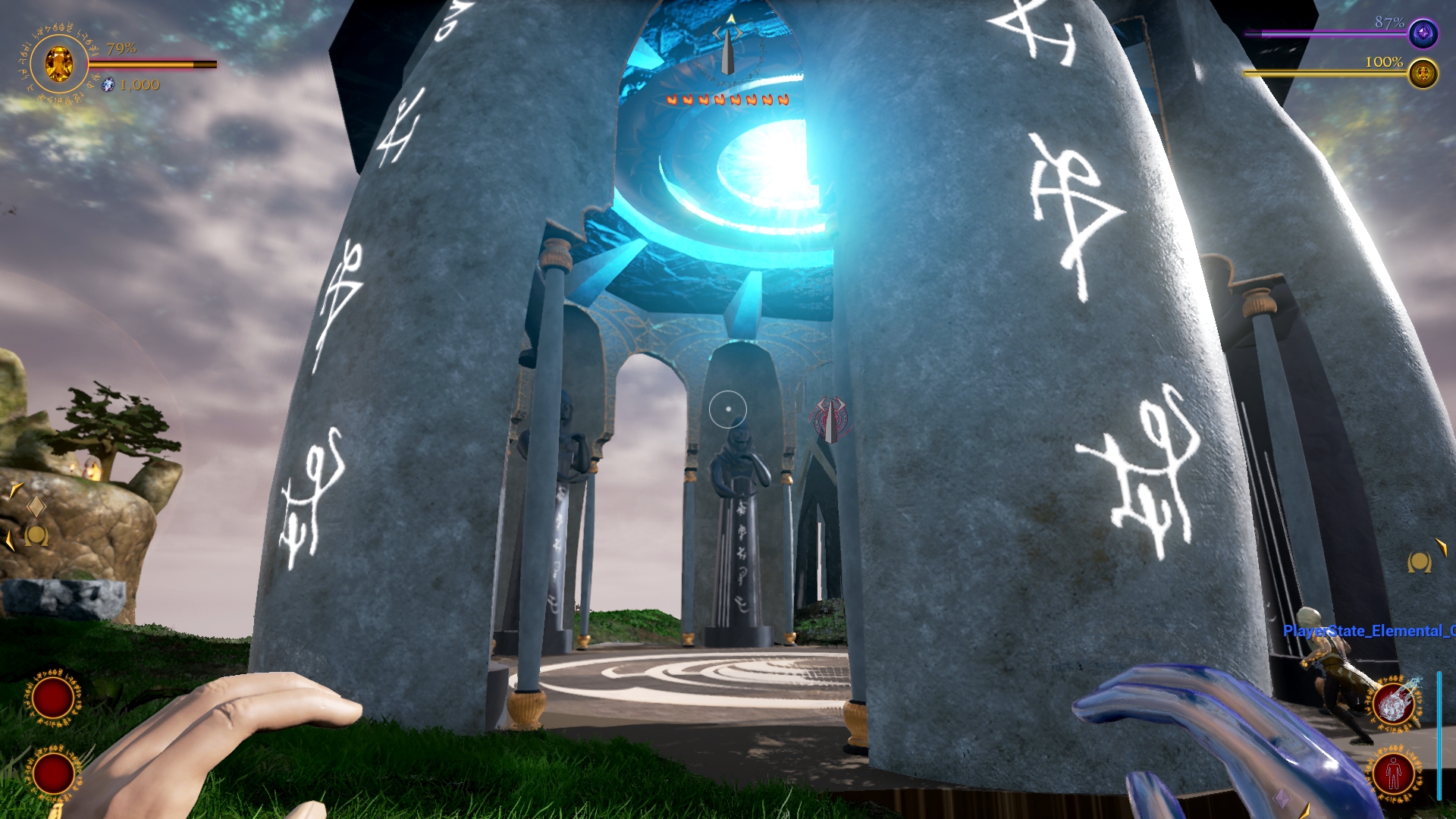This screenshot has width=1456, height=819.
Task: Click the center crosshair reticle
Action: click(x=728, y=409)
